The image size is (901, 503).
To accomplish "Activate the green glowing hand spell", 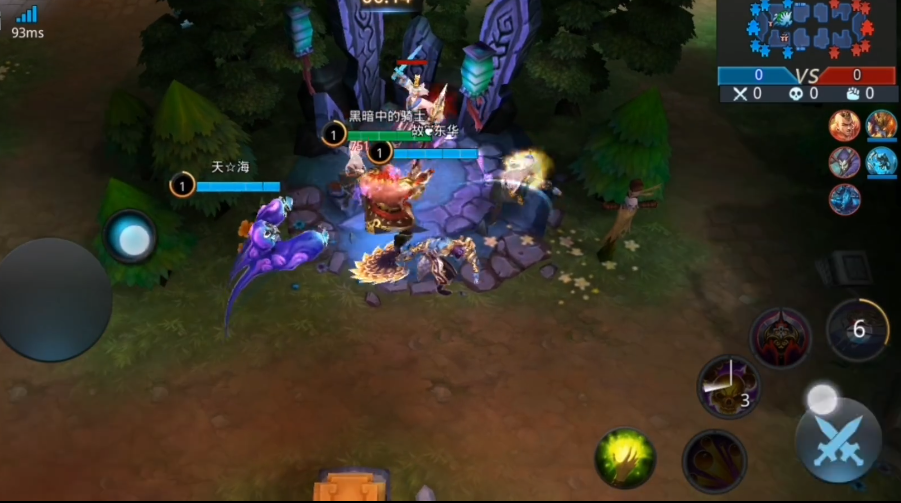I will click(626, 459).
